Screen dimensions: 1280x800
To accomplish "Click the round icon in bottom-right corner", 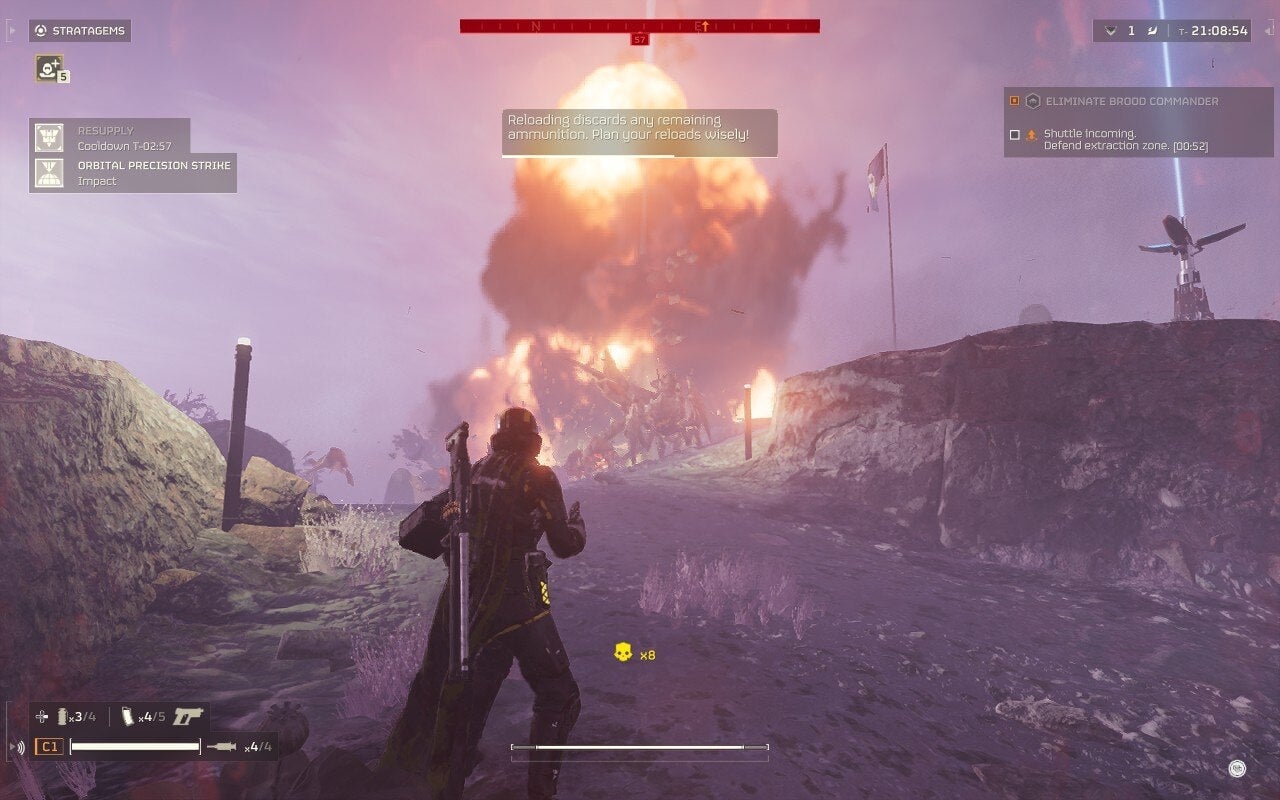I will (x=1237, y=768).
